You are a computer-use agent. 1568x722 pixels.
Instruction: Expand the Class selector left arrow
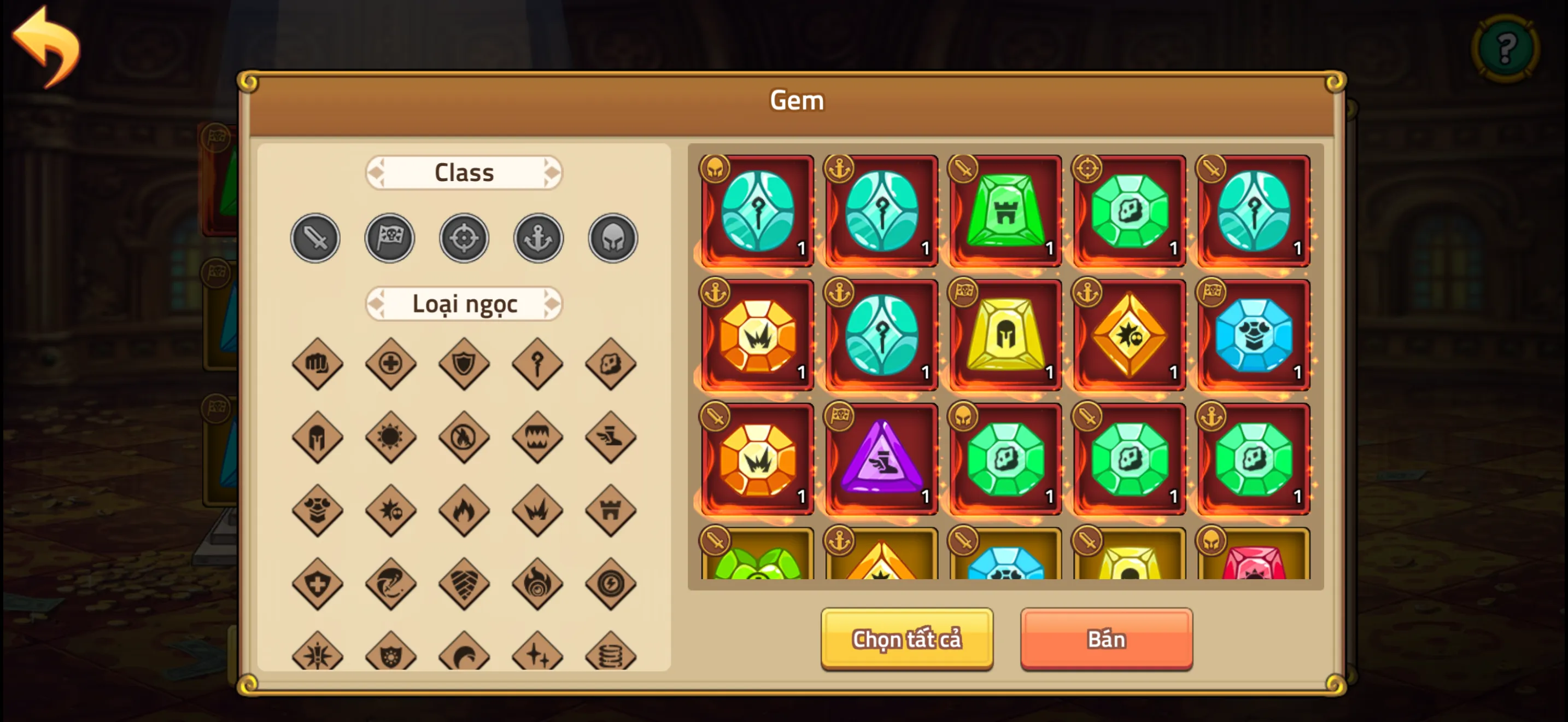tap(376, 172)
